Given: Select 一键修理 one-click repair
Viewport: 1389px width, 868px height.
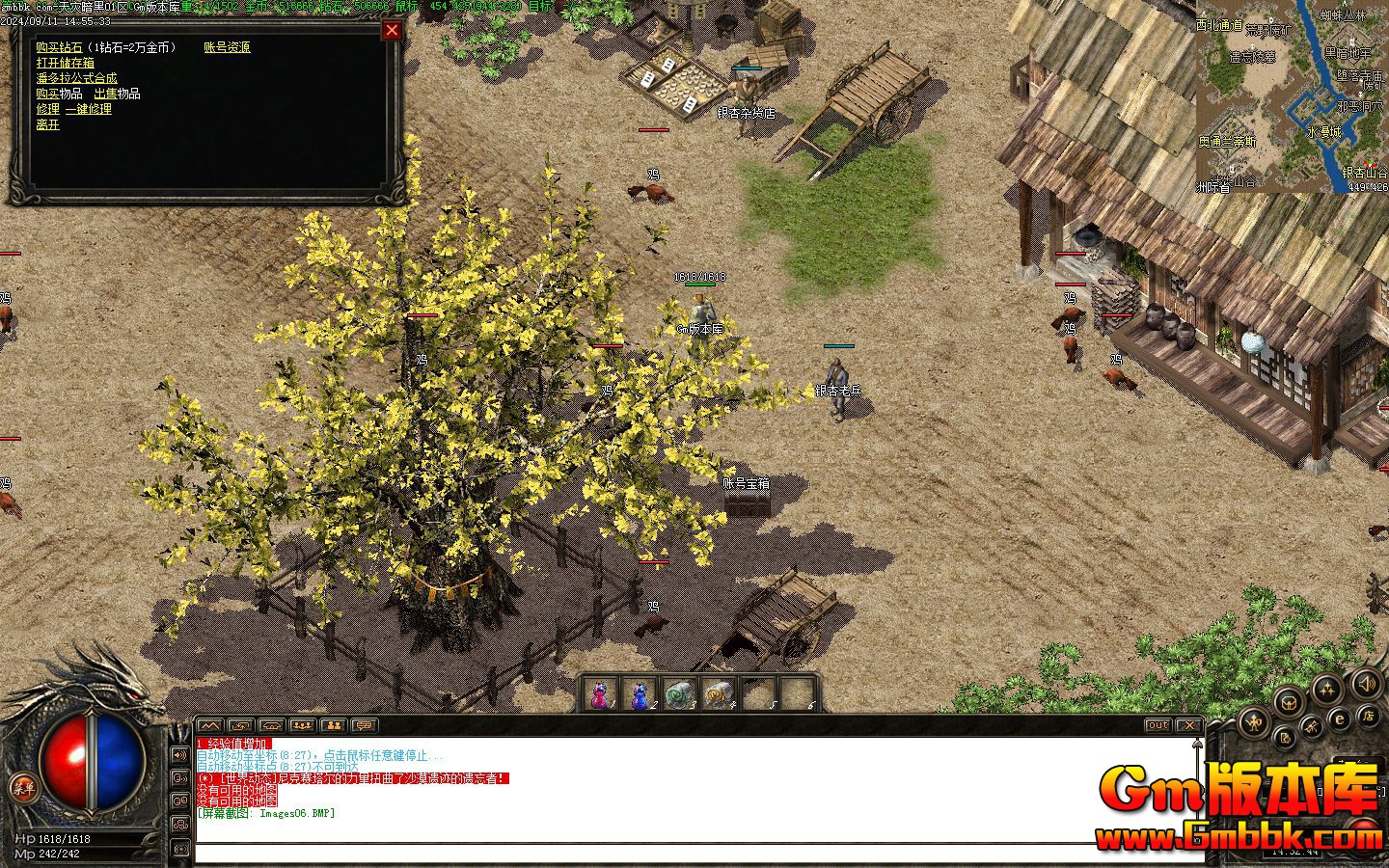Looking at the screenshot, I should (x=89, y=109).
